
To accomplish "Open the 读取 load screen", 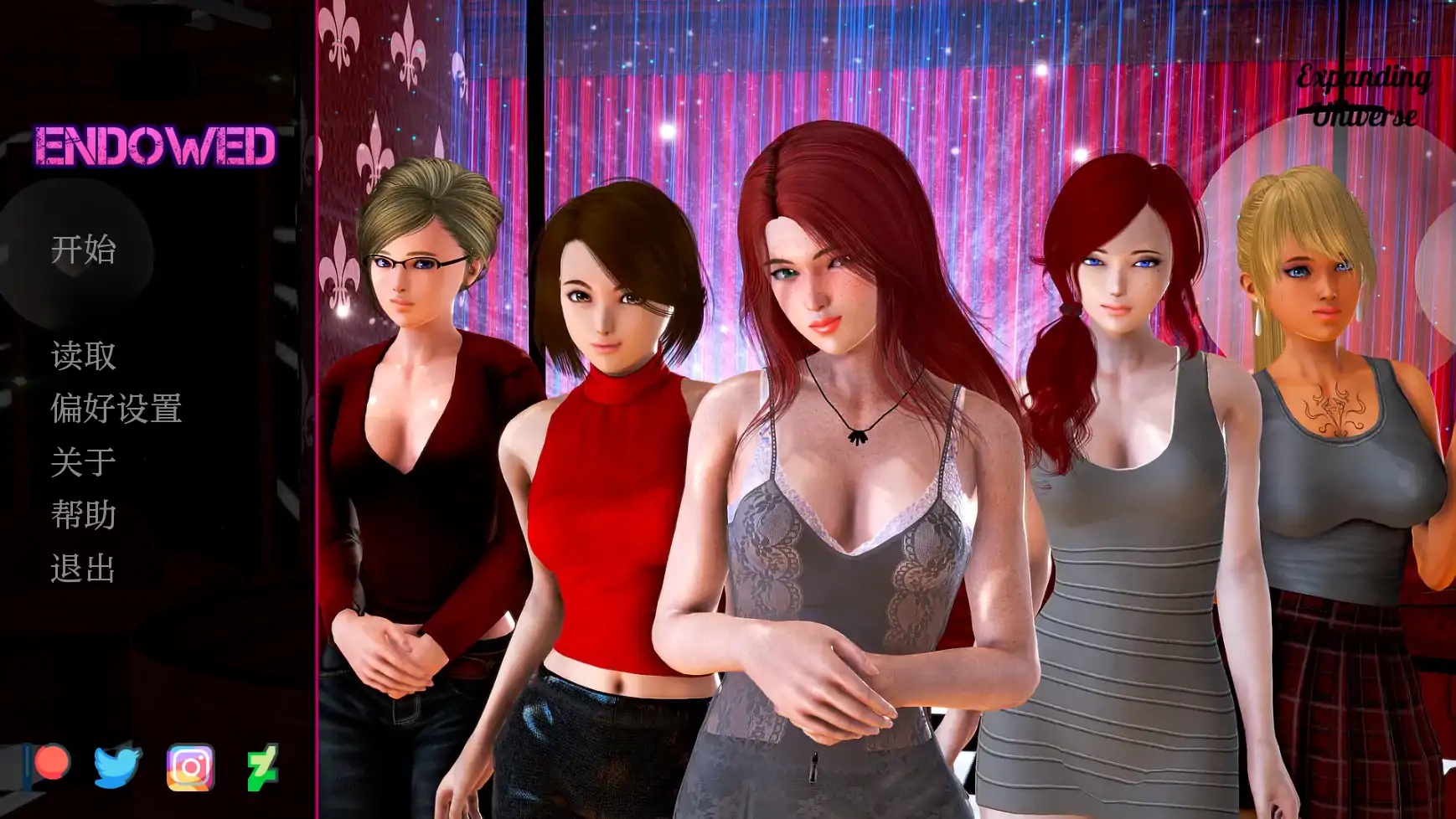I will tap(84, 356).
